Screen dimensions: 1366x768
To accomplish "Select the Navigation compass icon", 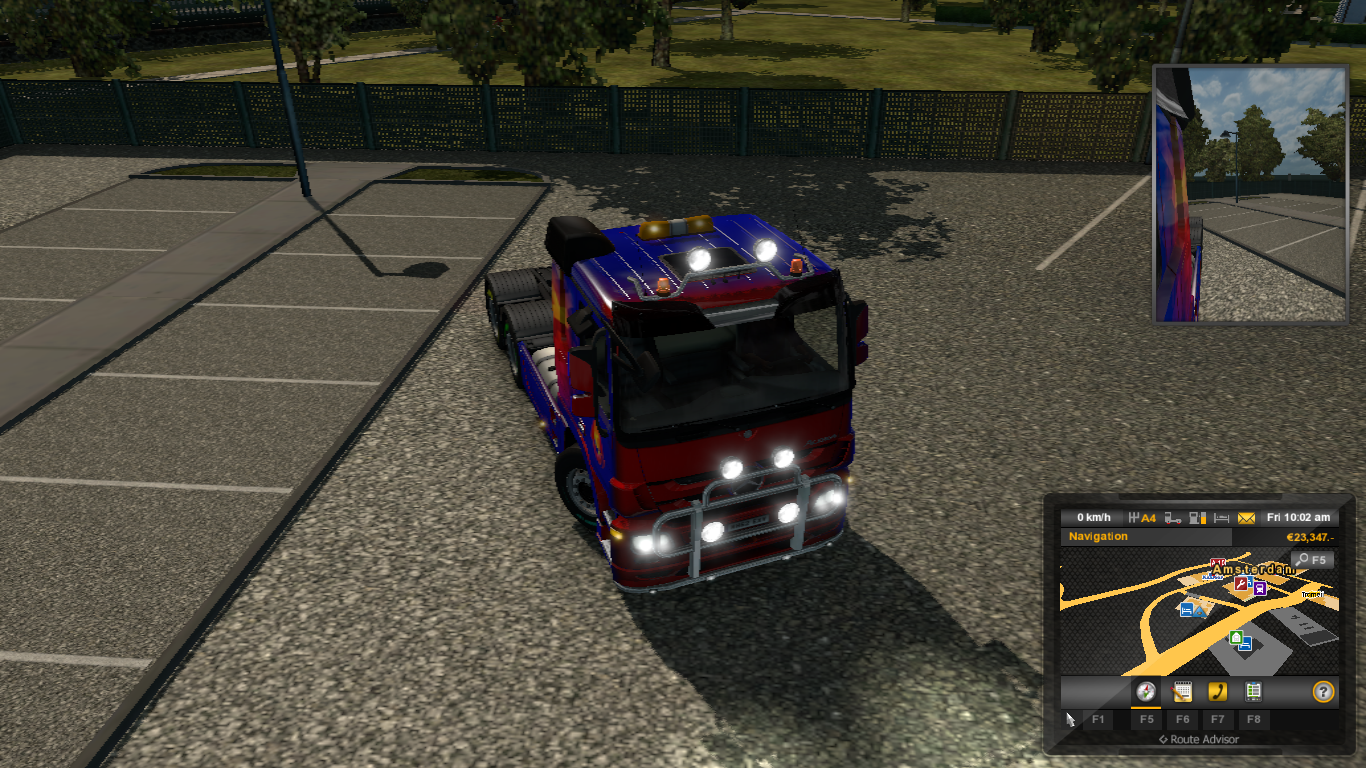I will pos(1146,691).
